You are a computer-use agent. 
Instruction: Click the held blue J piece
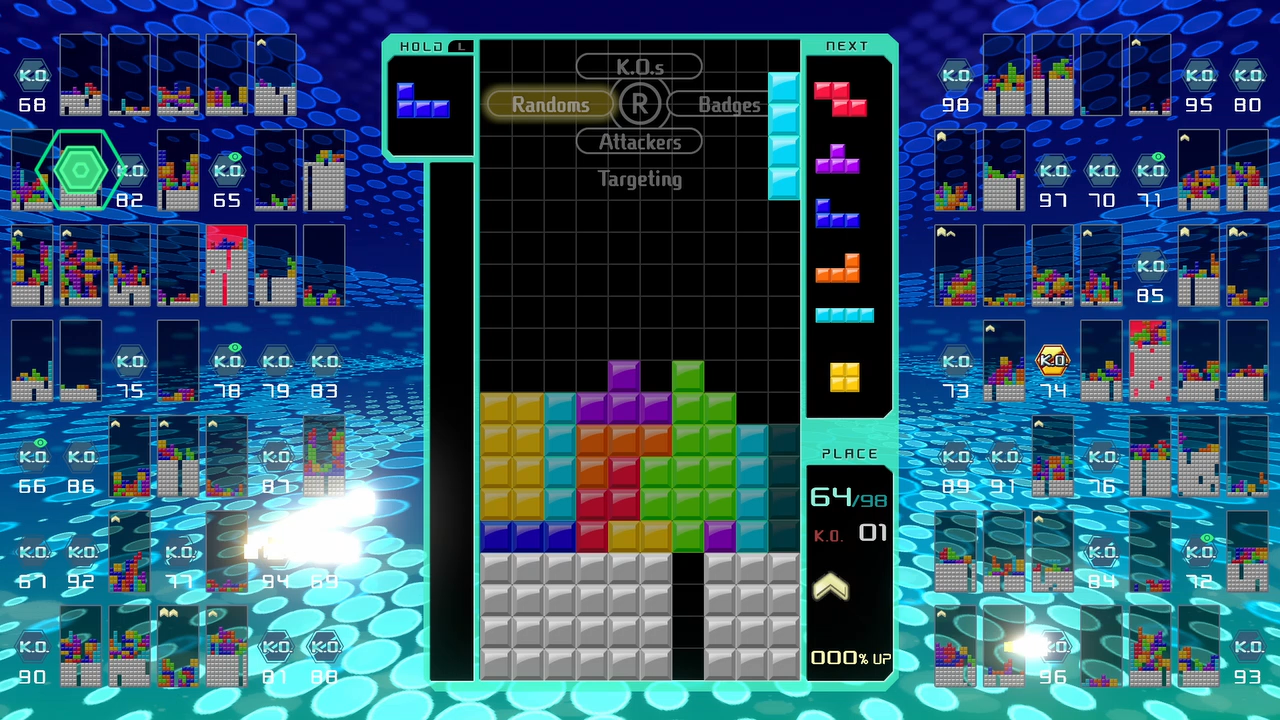[x=423, y=101]
